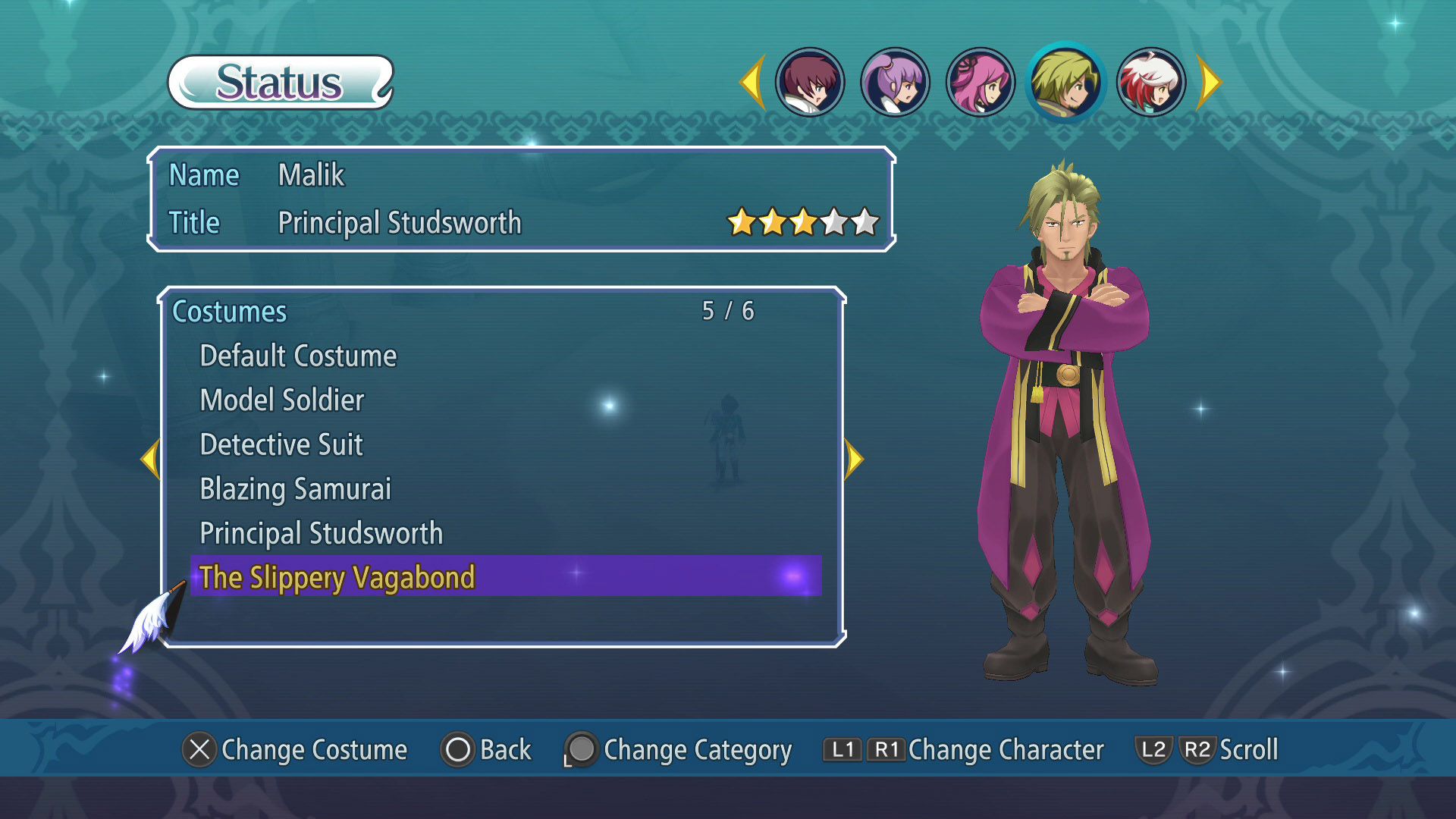Select The Slippery Vagabond costume

pos(337,578)
